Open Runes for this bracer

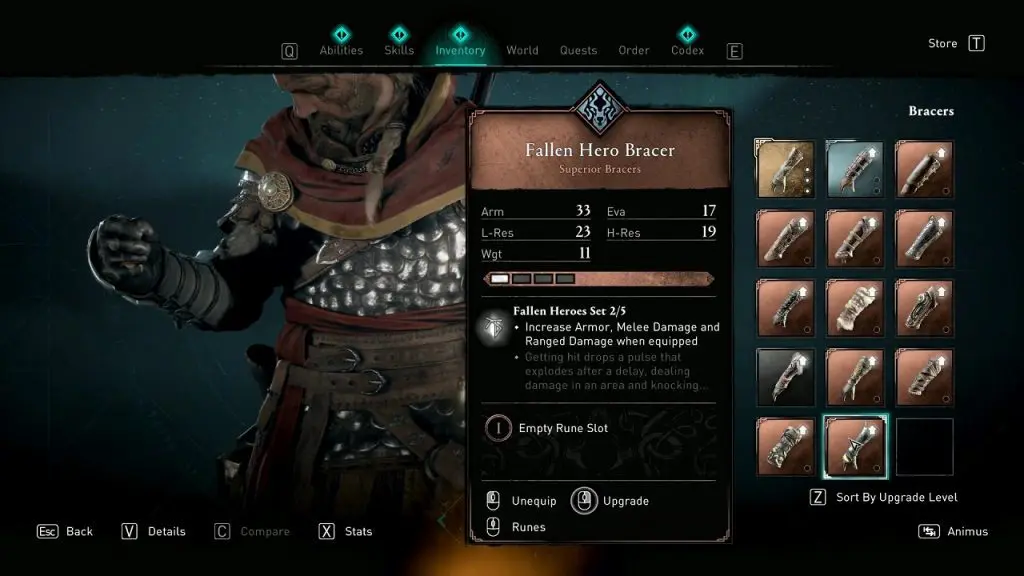[x=528, y=527]
